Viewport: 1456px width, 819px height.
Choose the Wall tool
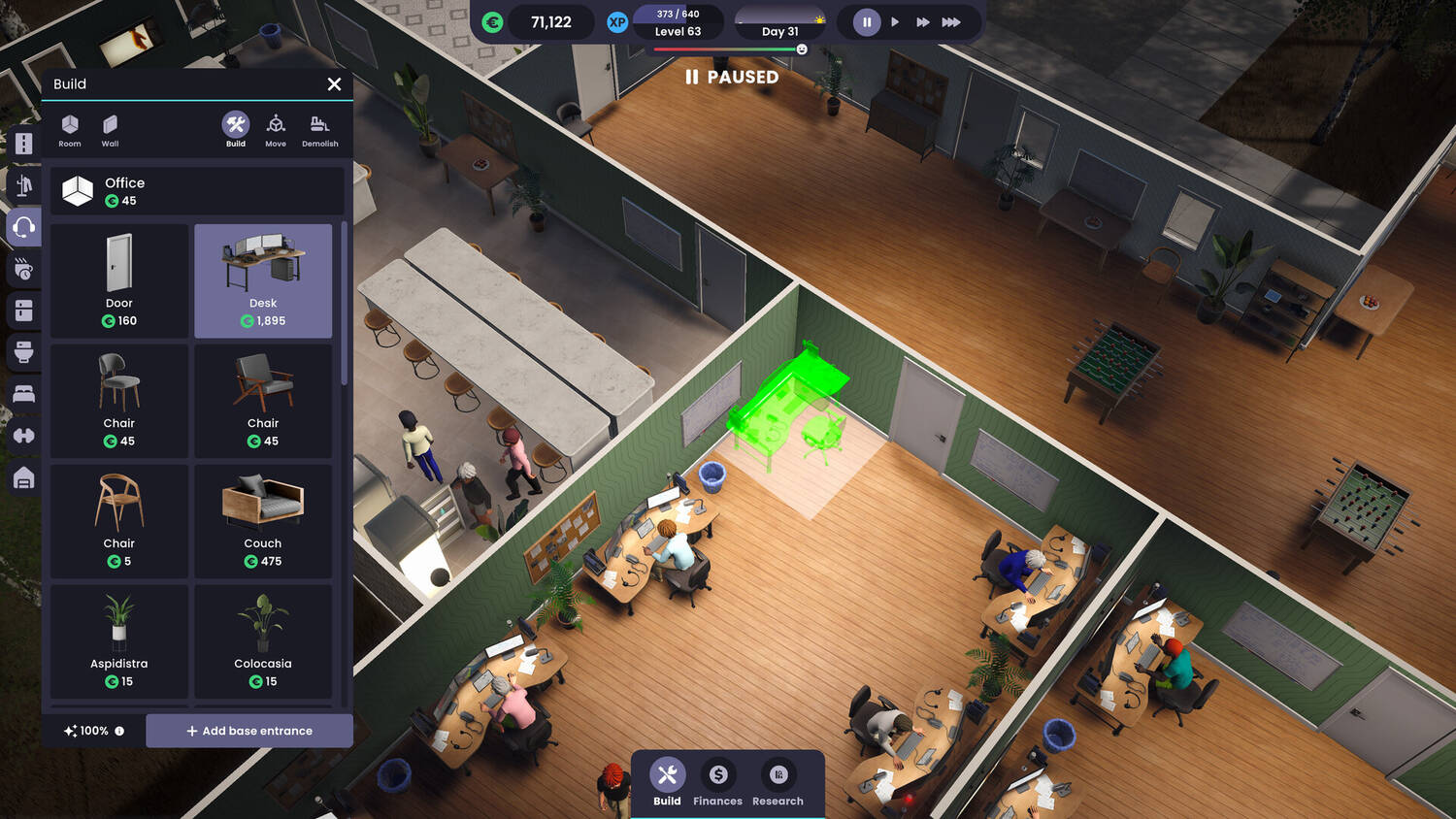(x=110, y=130)
